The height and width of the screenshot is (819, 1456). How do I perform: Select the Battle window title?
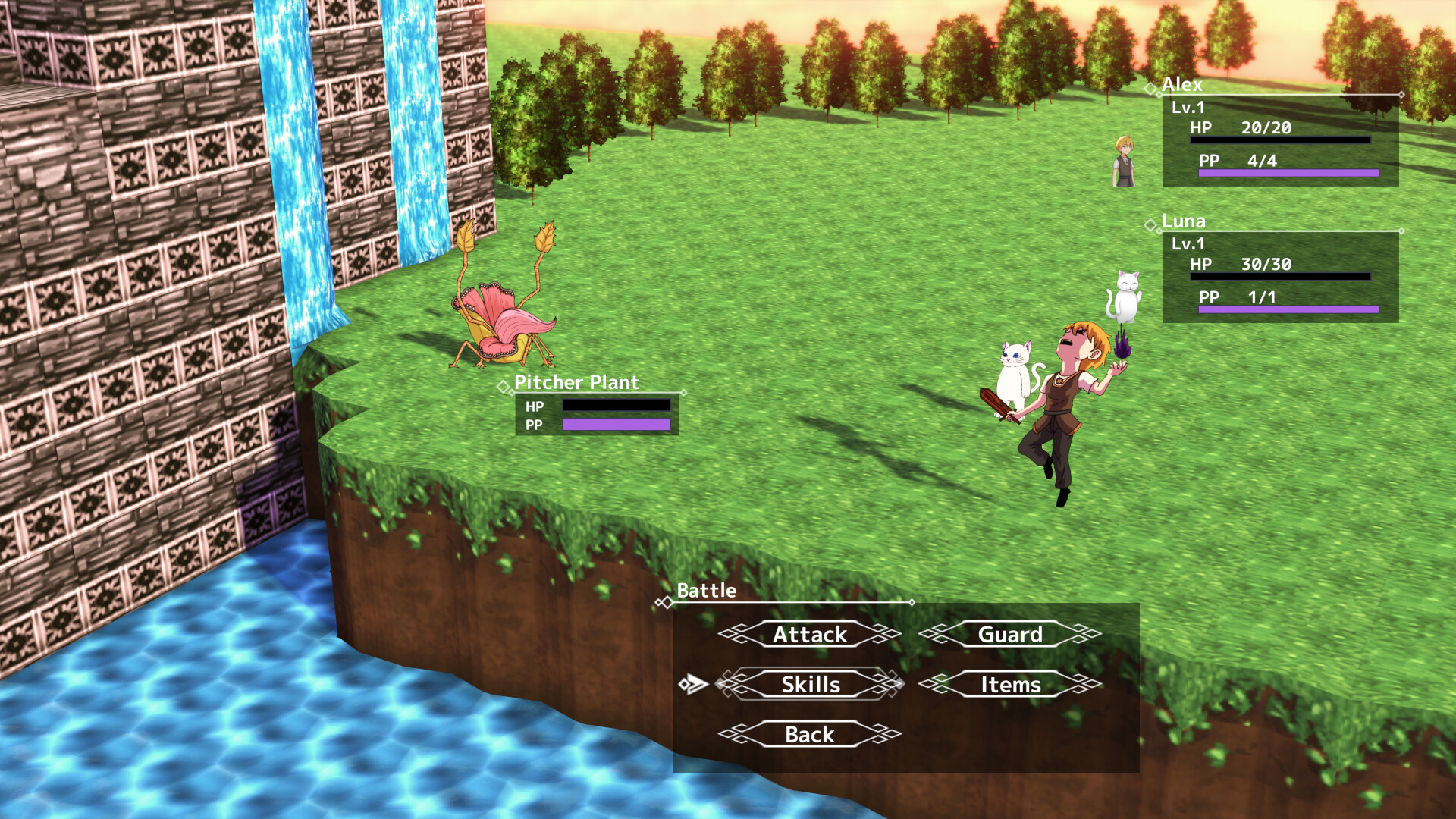tap(707, 591)
